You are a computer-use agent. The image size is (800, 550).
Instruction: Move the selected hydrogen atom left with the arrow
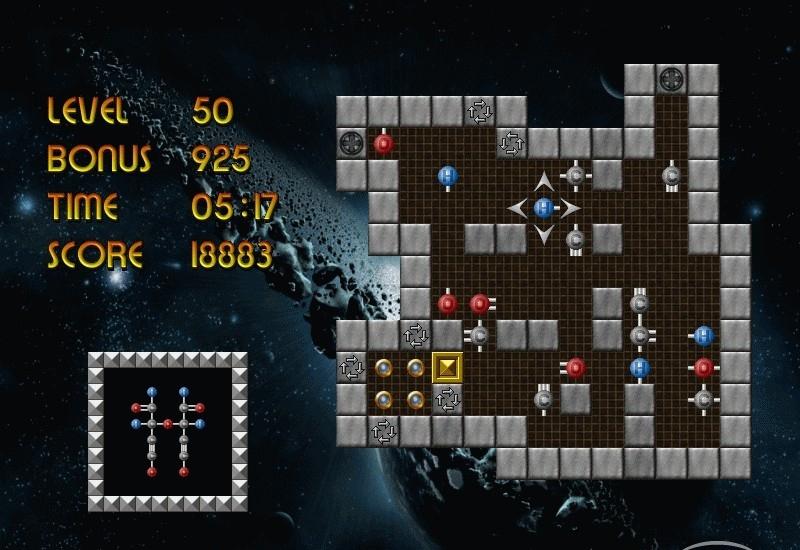[518, 208]
